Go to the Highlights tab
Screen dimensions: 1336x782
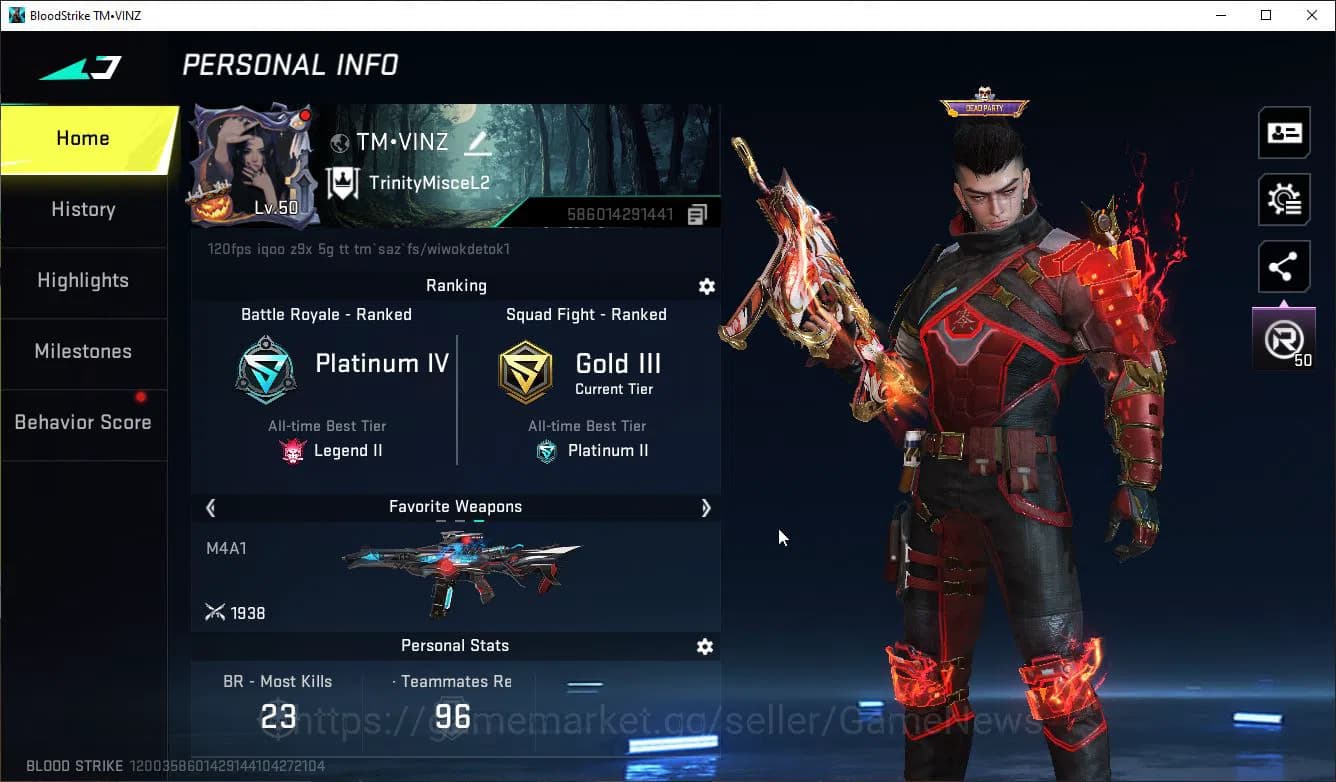83,280
